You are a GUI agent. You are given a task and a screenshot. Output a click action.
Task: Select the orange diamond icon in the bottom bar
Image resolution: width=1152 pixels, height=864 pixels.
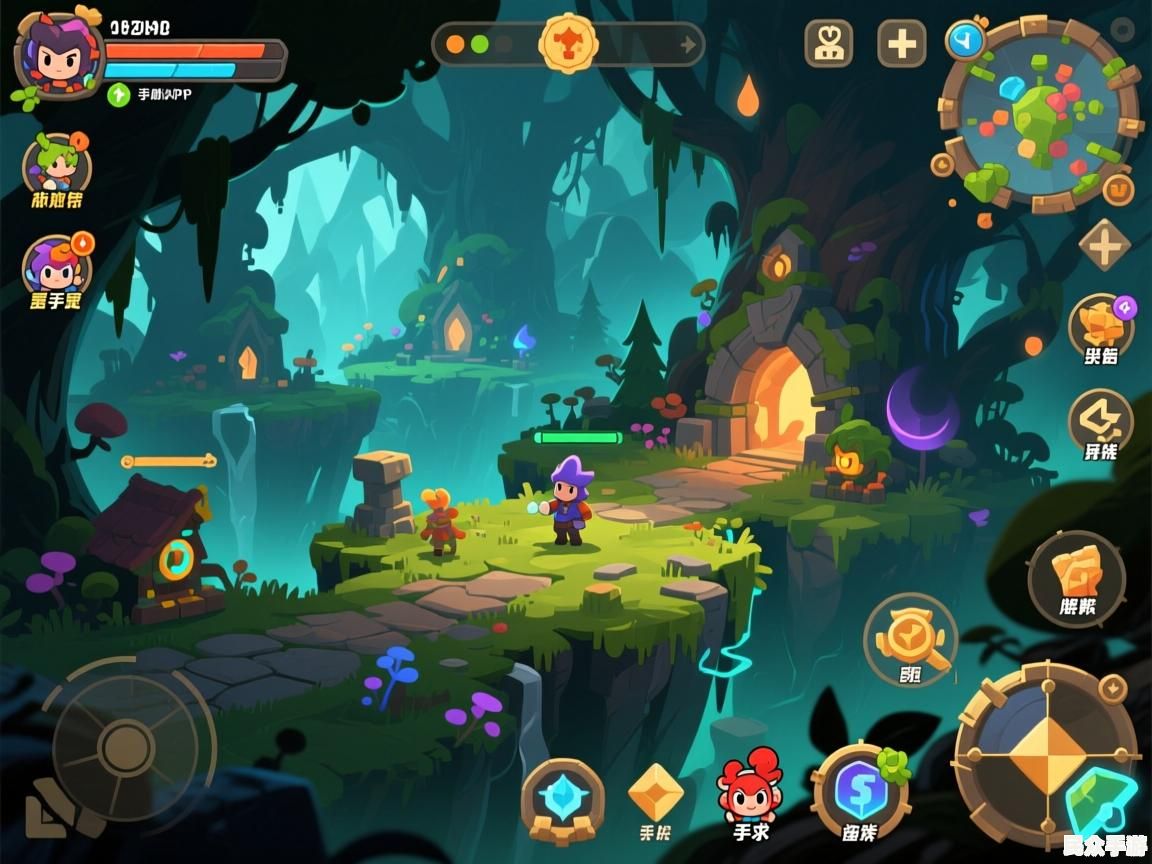tap(655, 792)
